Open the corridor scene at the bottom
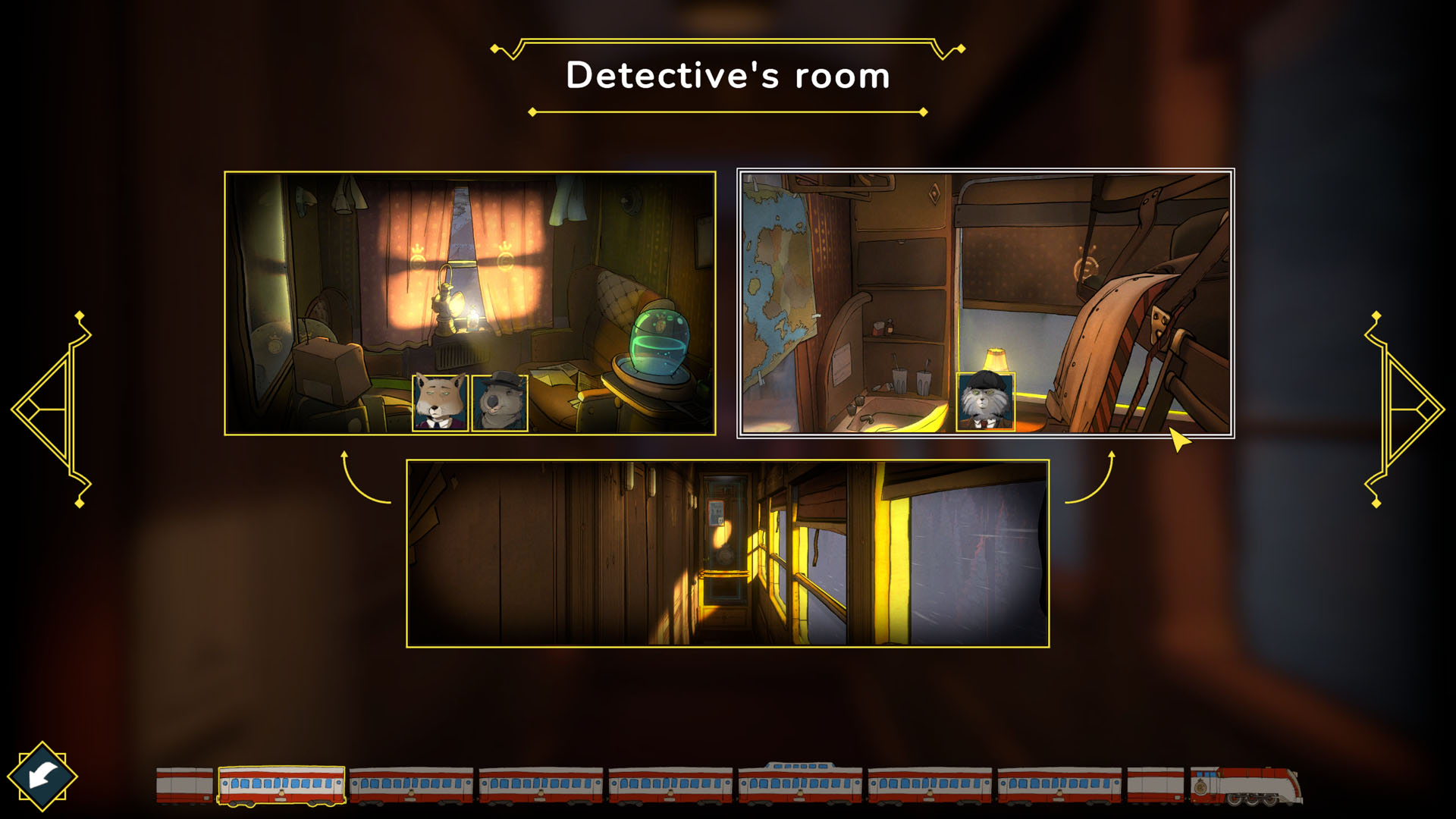This screenshot has height=819, width=1456. pos(728,554)
